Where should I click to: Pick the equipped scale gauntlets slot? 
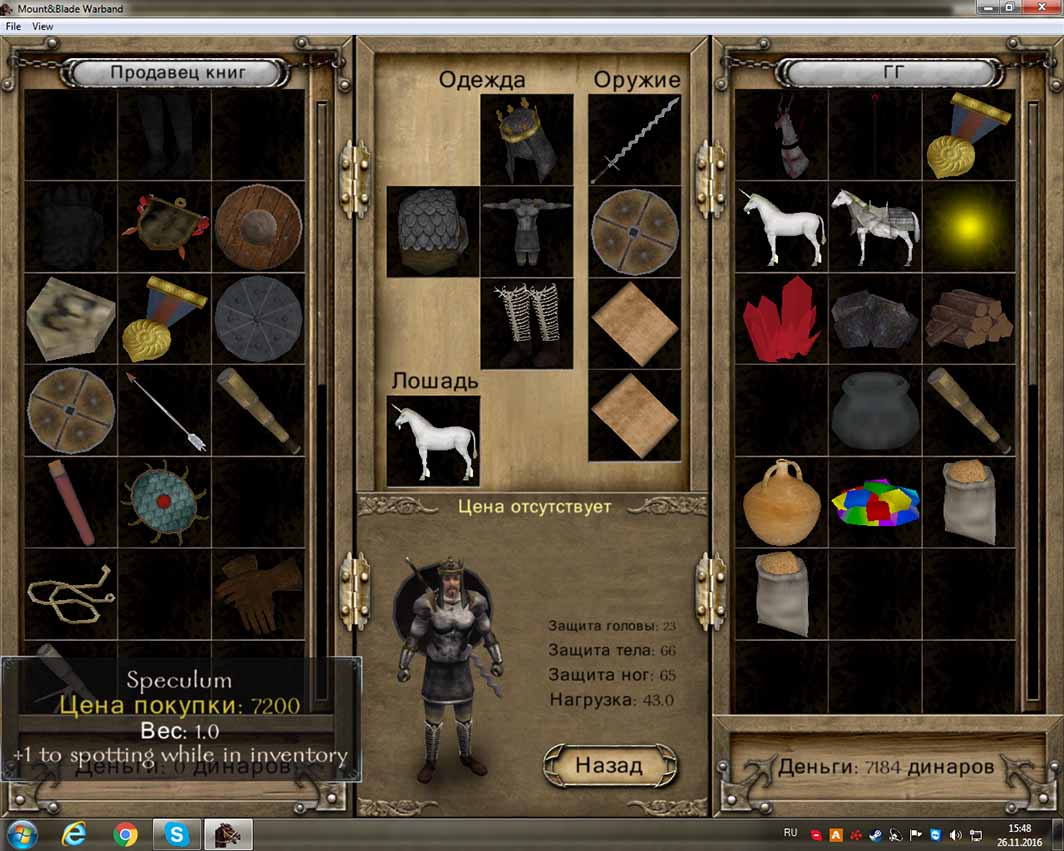[433, 232]
